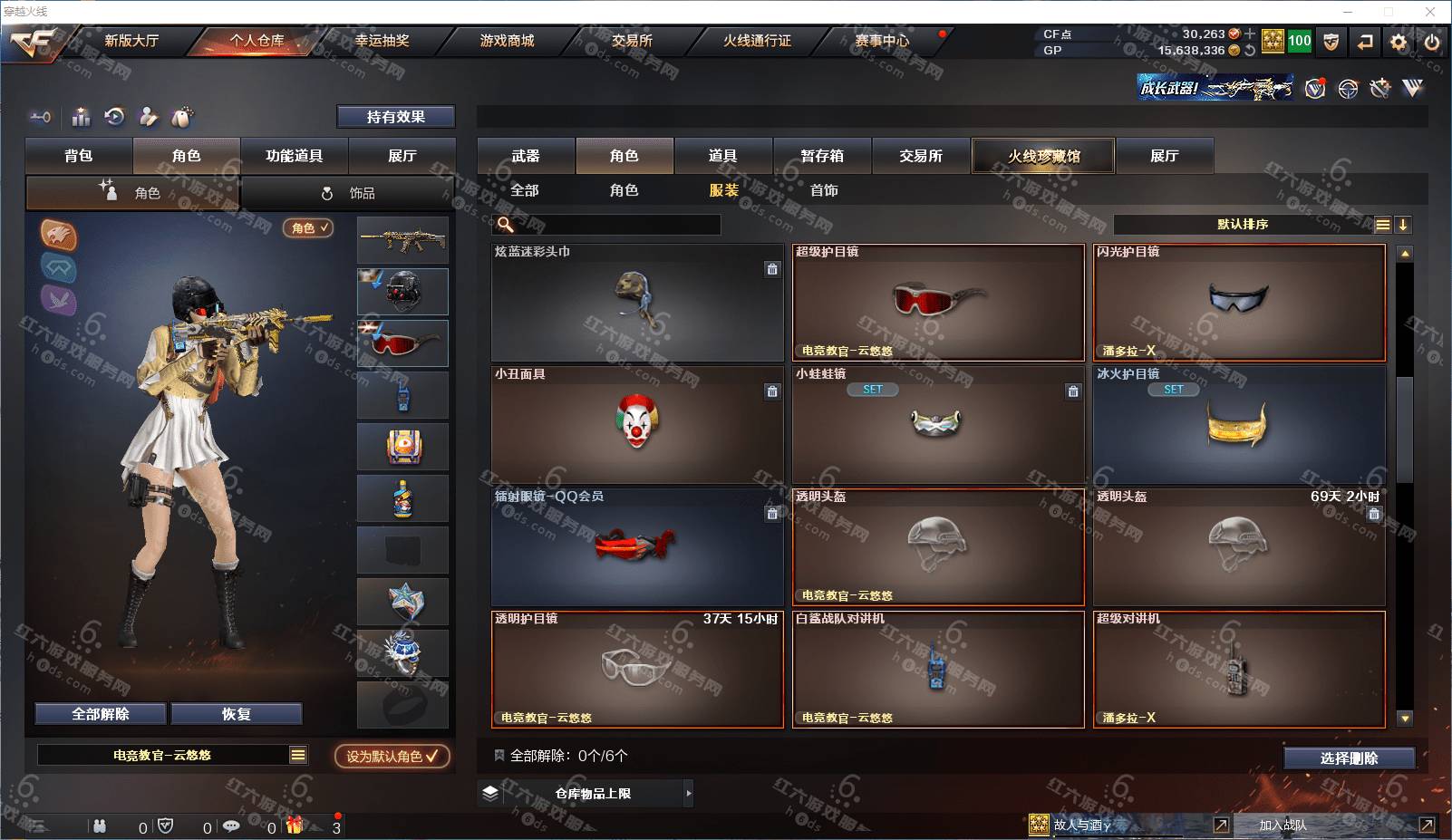Open the 赛事中心 tournament center

(882, 41)
